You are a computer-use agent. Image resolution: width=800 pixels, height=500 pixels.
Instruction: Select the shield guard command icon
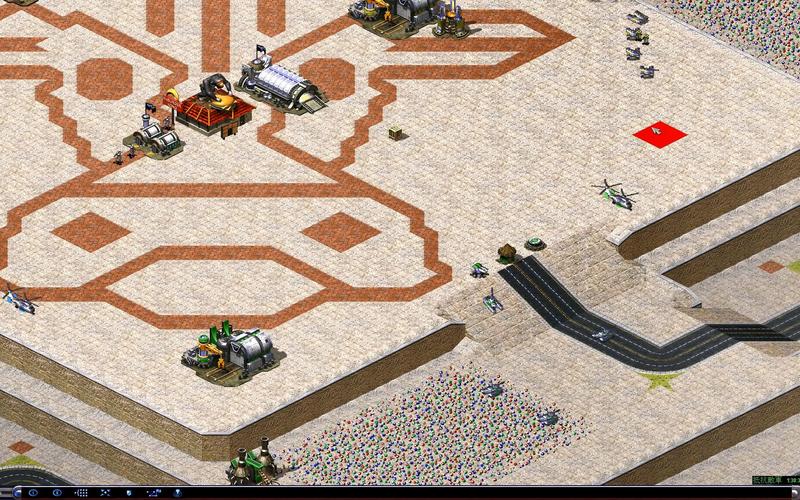(129, 493)
